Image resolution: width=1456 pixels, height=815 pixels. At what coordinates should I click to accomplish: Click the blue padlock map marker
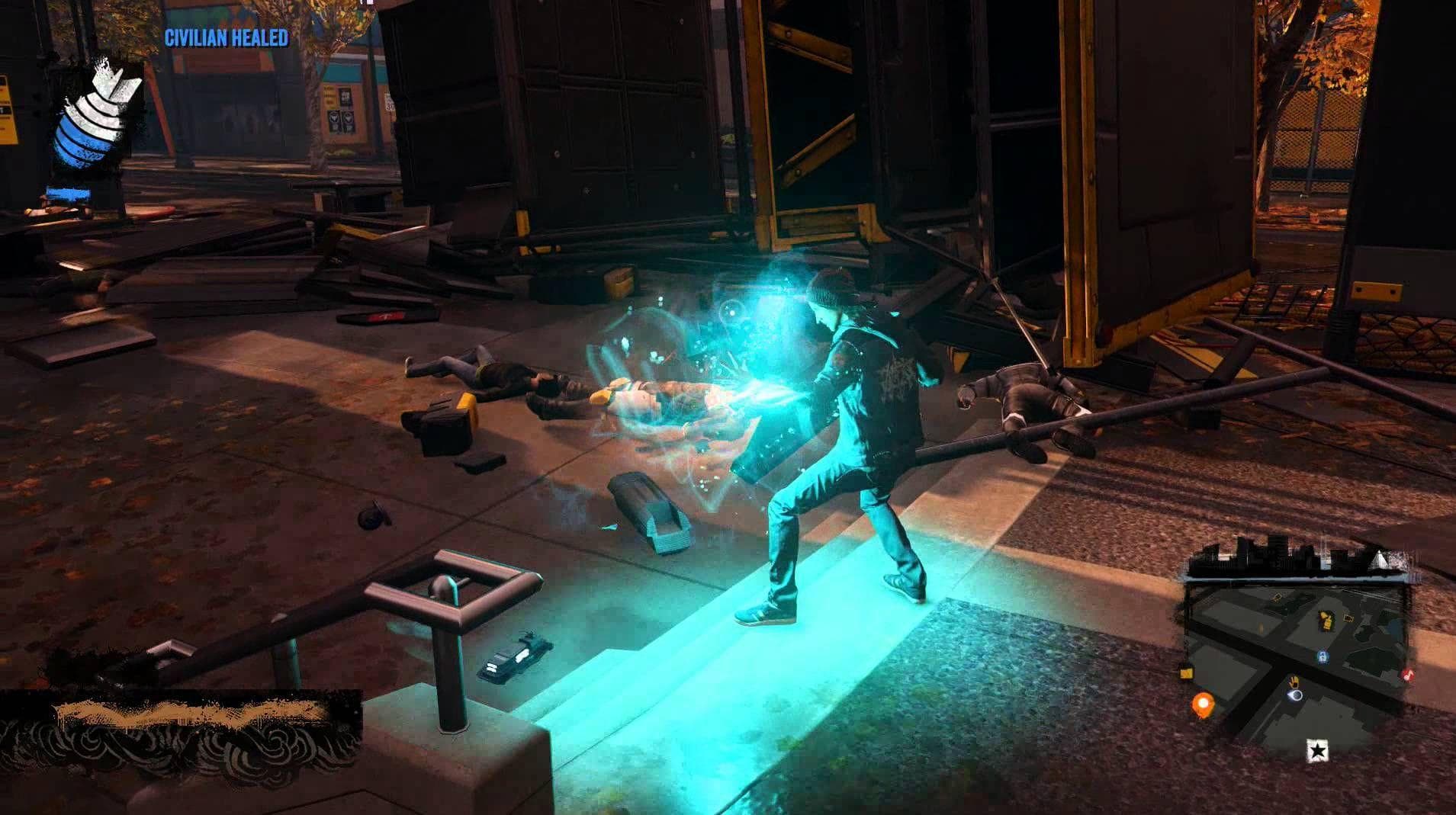(x=1322, y=656)
